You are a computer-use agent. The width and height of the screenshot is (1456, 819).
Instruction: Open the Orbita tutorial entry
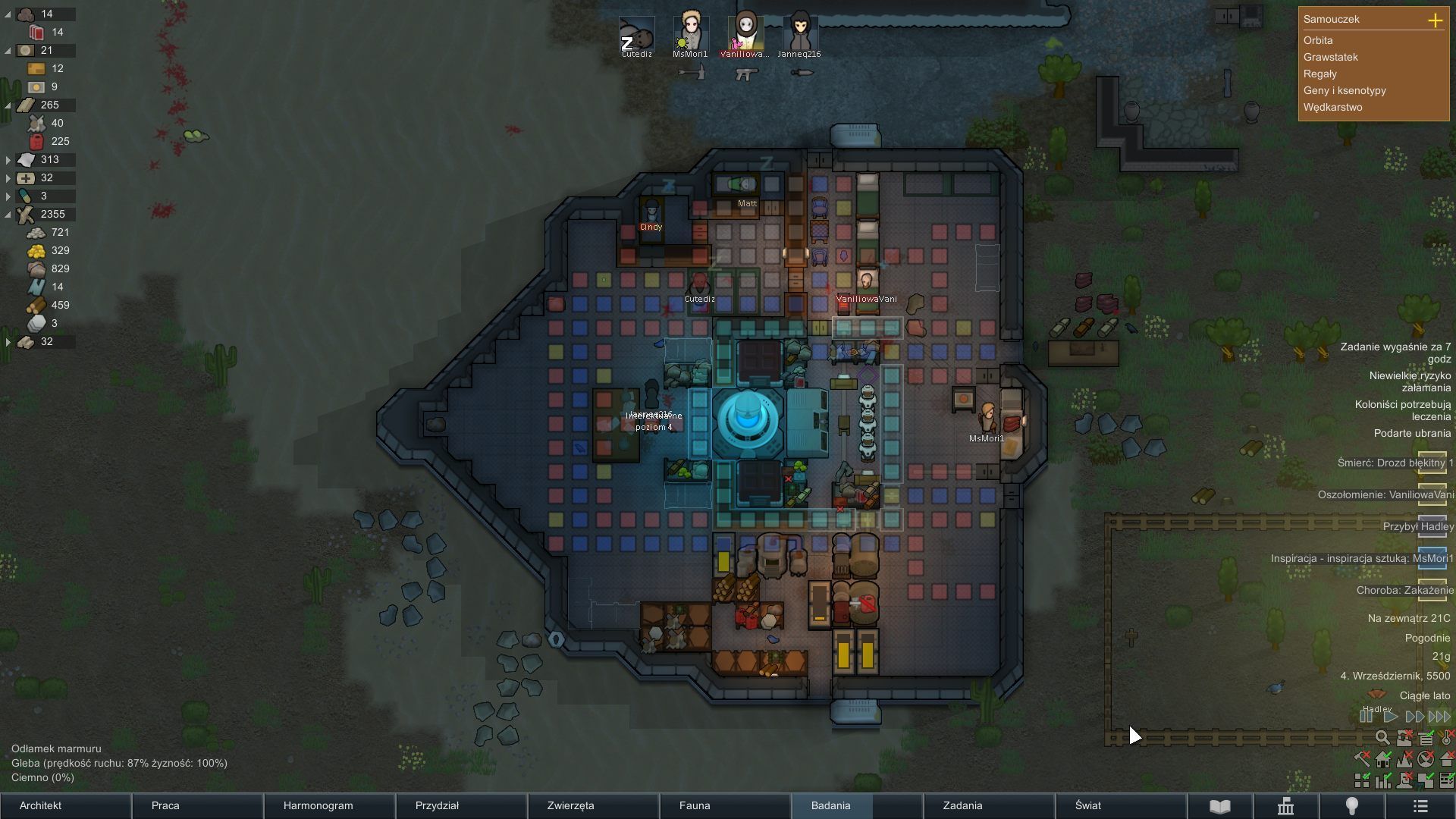1318,40
